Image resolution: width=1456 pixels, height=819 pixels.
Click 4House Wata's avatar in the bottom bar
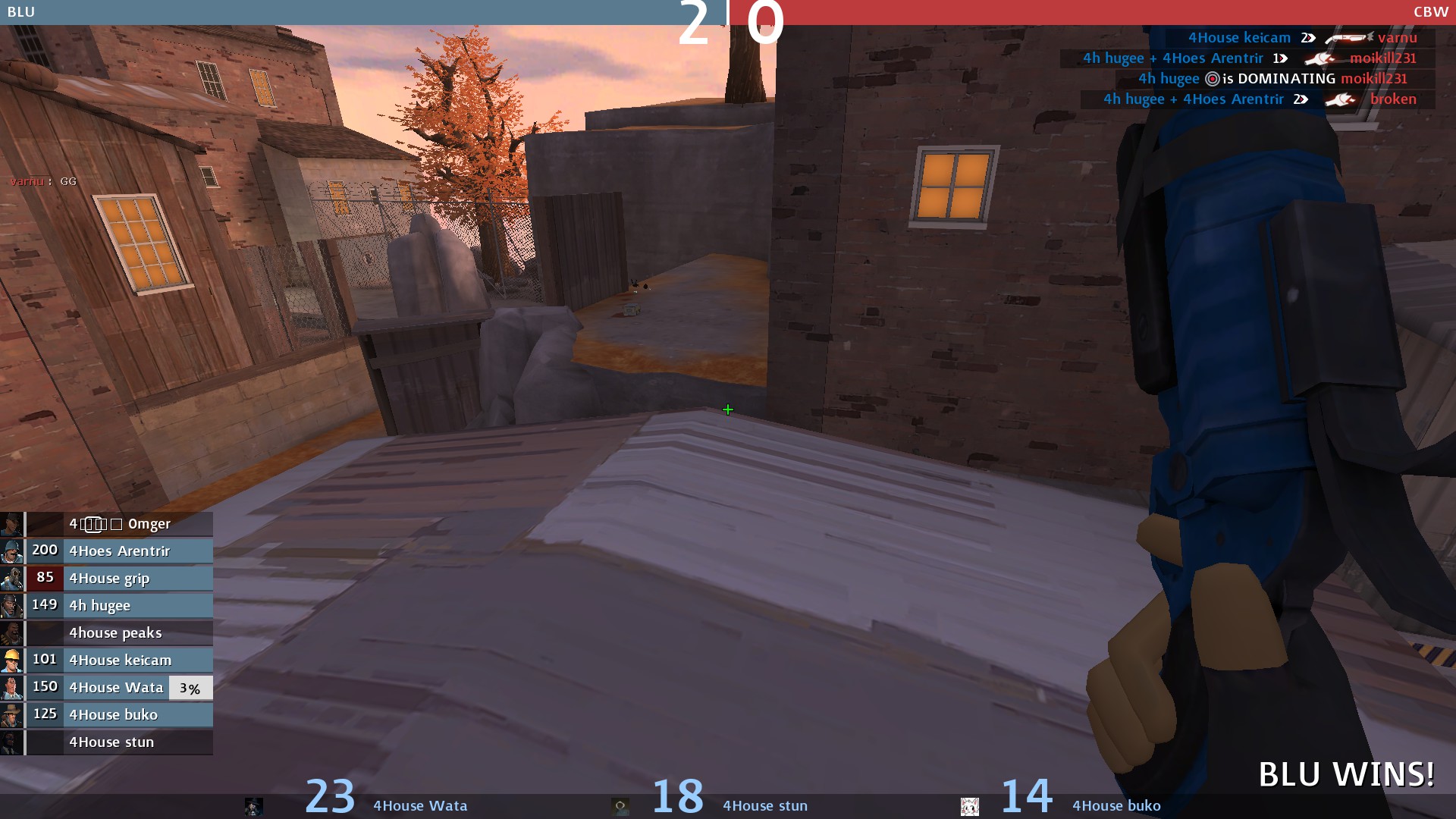(x=254, y=806)
